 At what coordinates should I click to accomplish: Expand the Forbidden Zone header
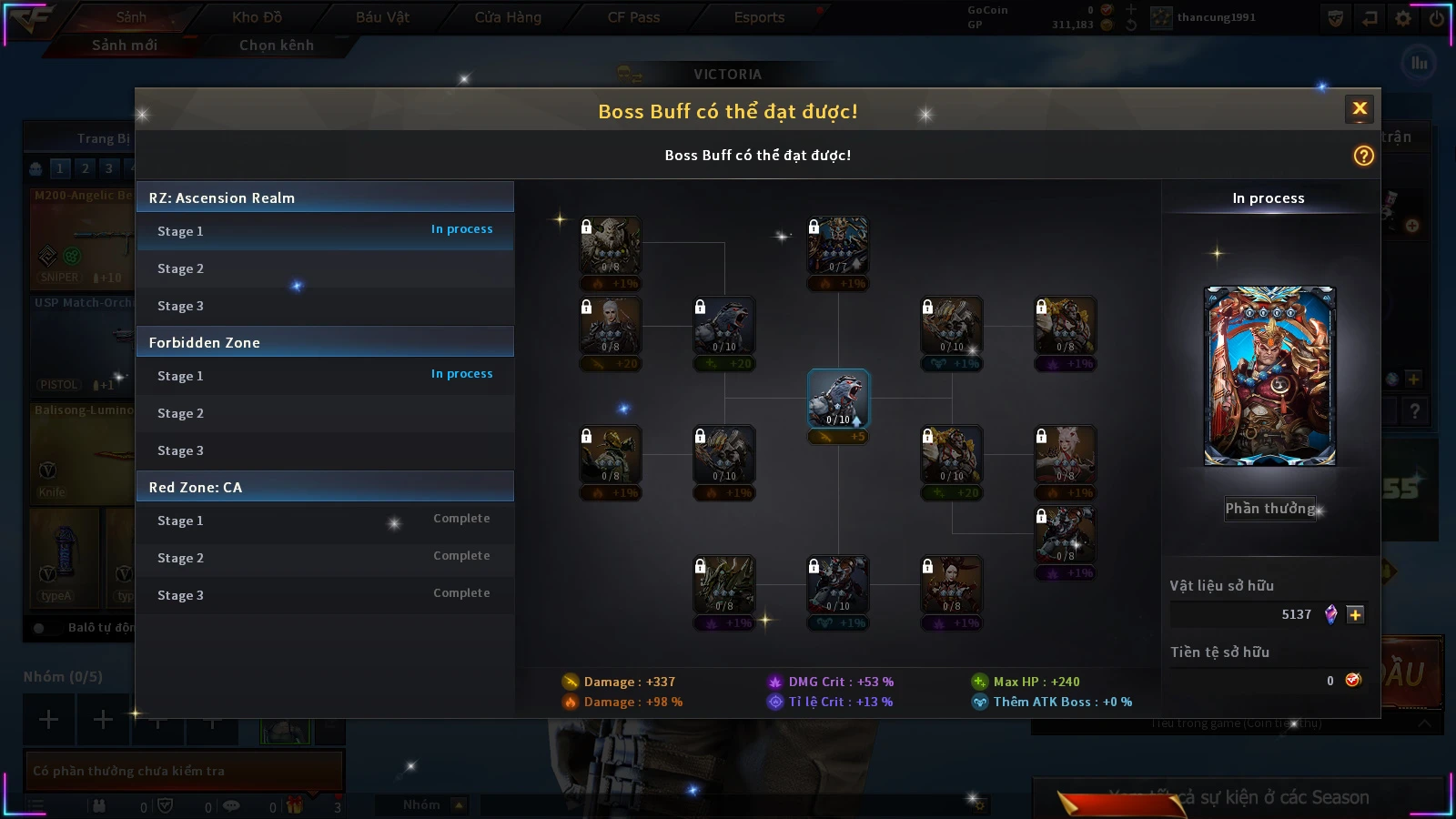point(325,342)
